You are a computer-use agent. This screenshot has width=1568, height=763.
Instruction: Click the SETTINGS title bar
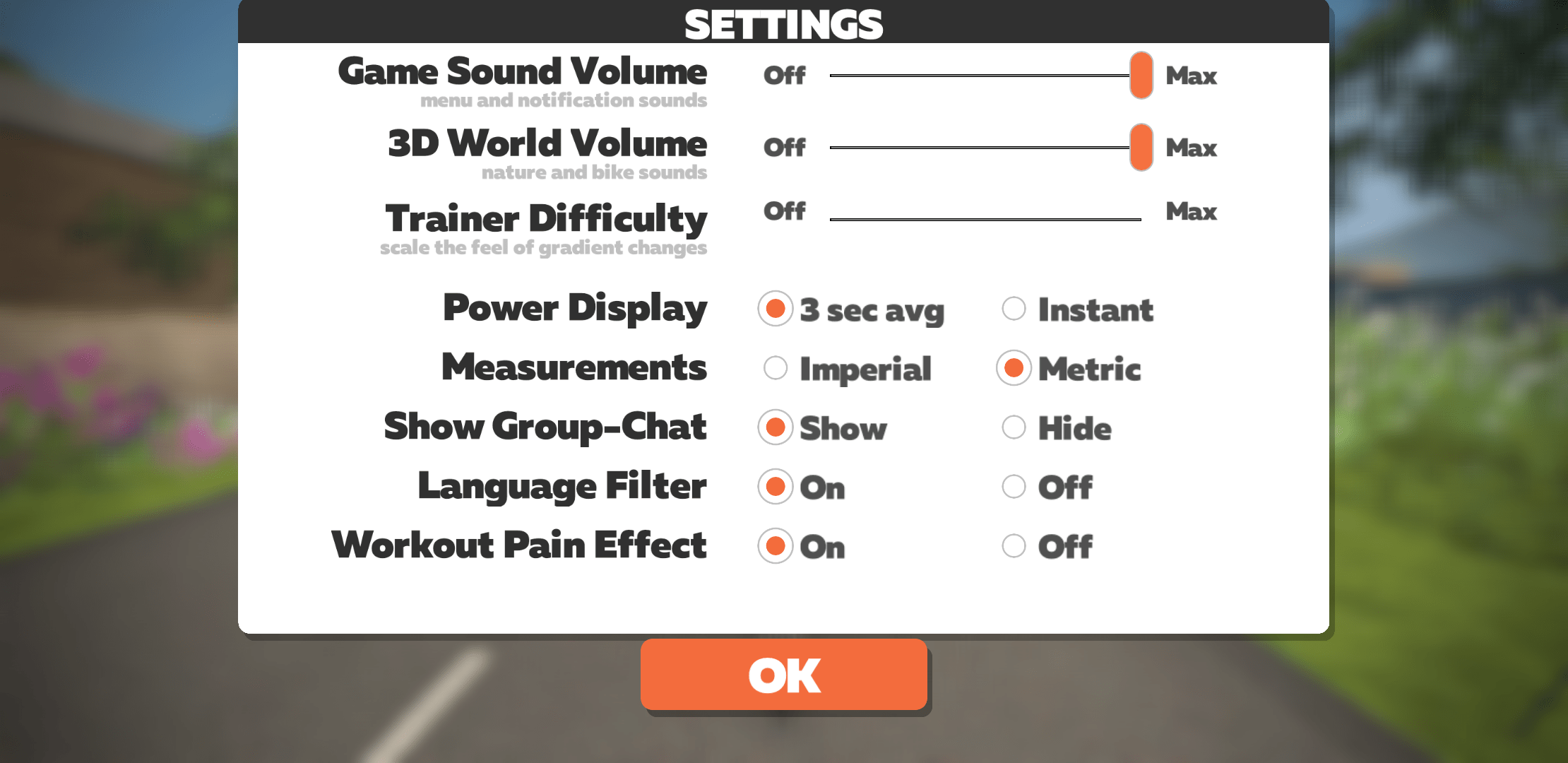(x=784, y=23)
